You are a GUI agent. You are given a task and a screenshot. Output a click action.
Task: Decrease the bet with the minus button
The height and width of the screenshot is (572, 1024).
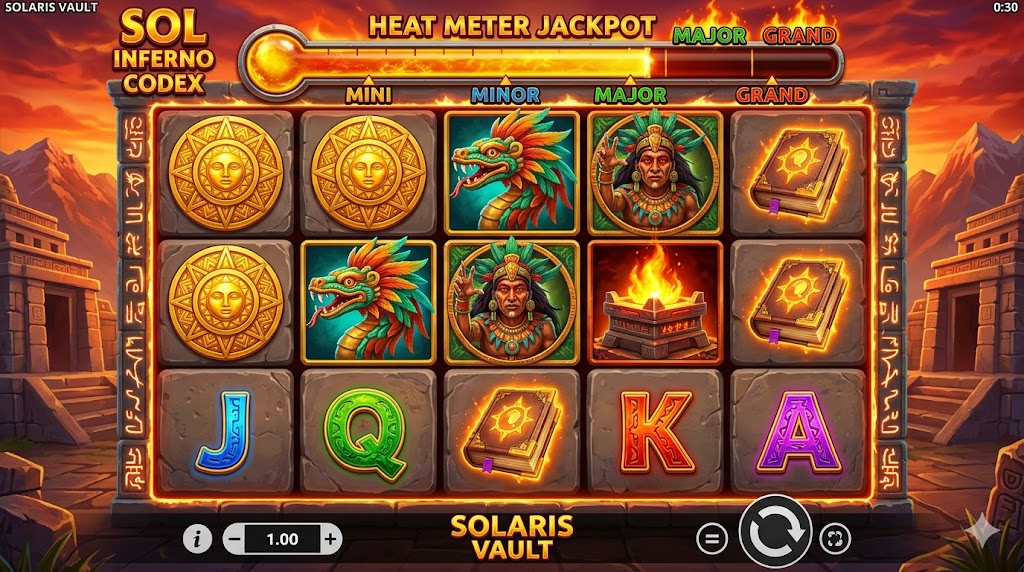pyautogui.click(x=234, y=539)
